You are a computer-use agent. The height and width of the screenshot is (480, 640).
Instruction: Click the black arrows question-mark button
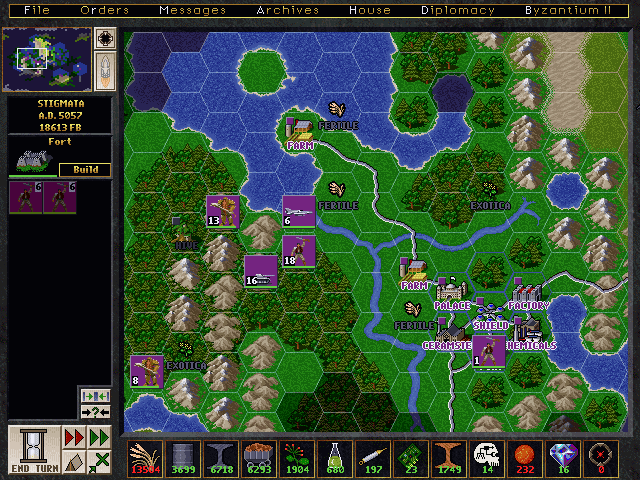96,412
